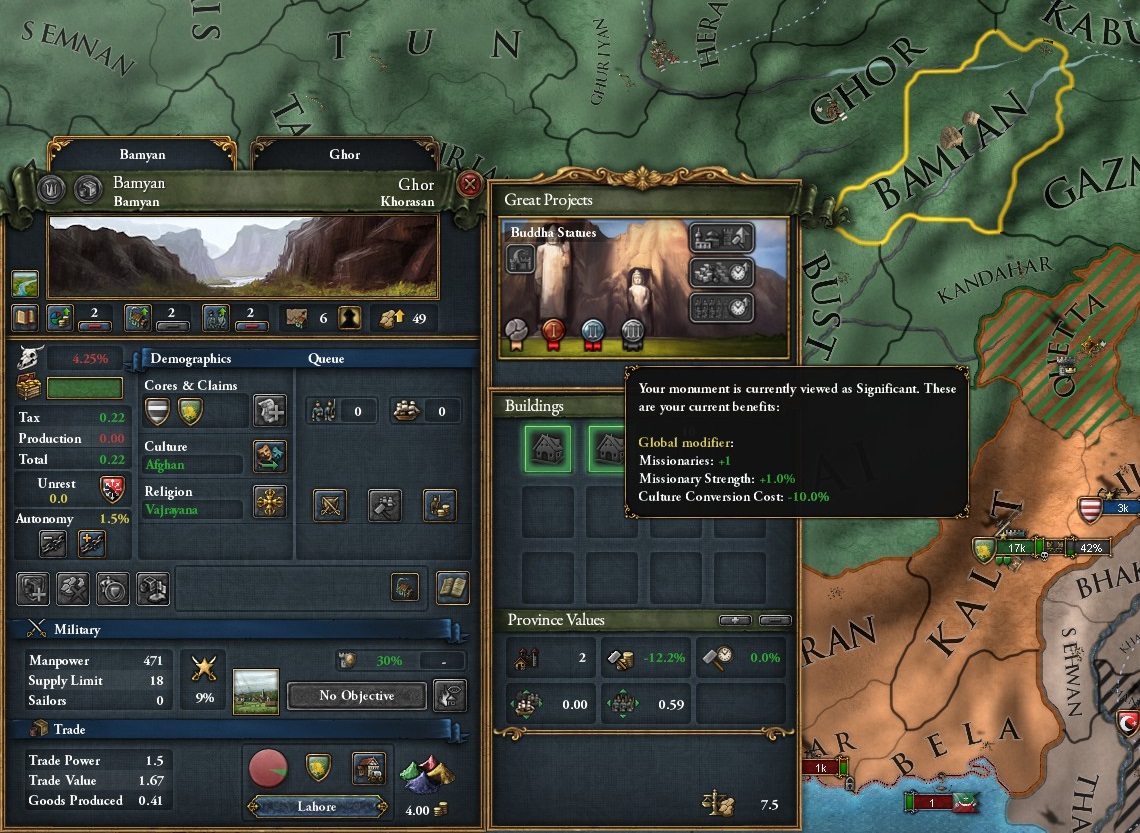The image size is (1140, 833).
Task: Open the Culture conversion button
Action: point(270,455)
